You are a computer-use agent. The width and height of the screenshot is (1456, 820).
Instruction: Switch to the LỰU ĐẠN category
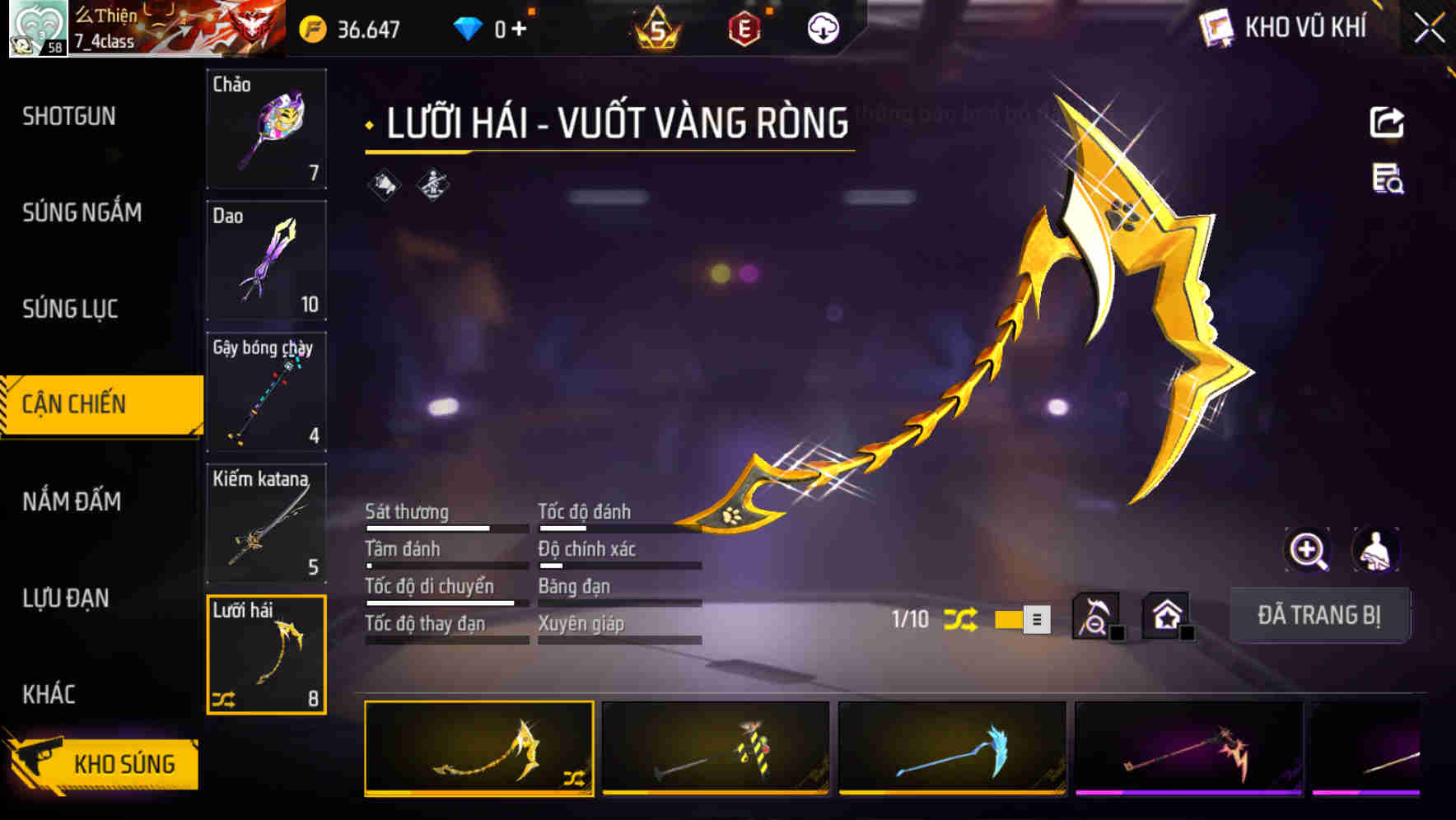point(66,599)
